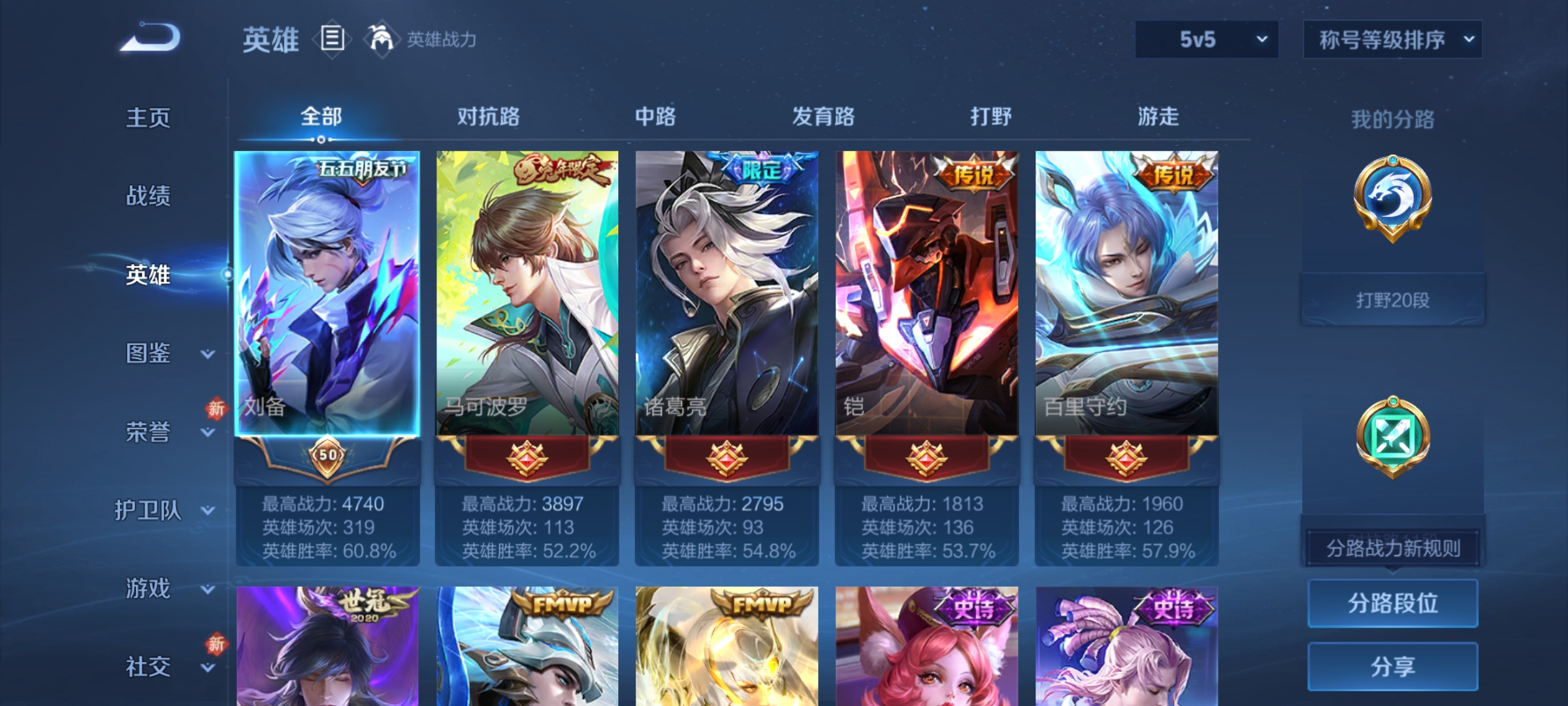Click 主页 in the left sidebar
1568x706 pixels.
[149, 118]
